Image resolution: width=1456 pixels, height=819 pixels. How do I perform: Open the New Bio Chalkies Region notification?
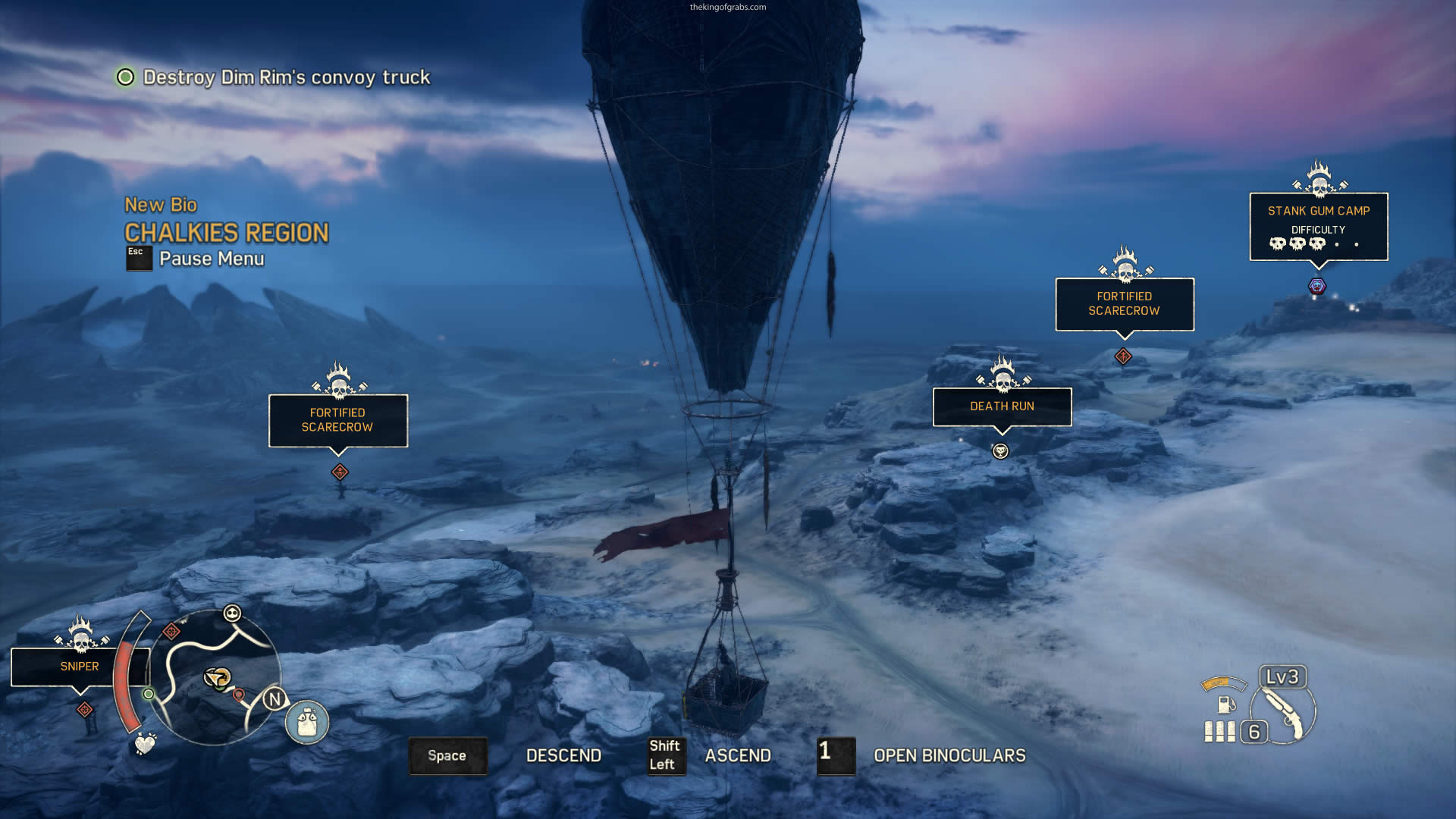point(226,222)
